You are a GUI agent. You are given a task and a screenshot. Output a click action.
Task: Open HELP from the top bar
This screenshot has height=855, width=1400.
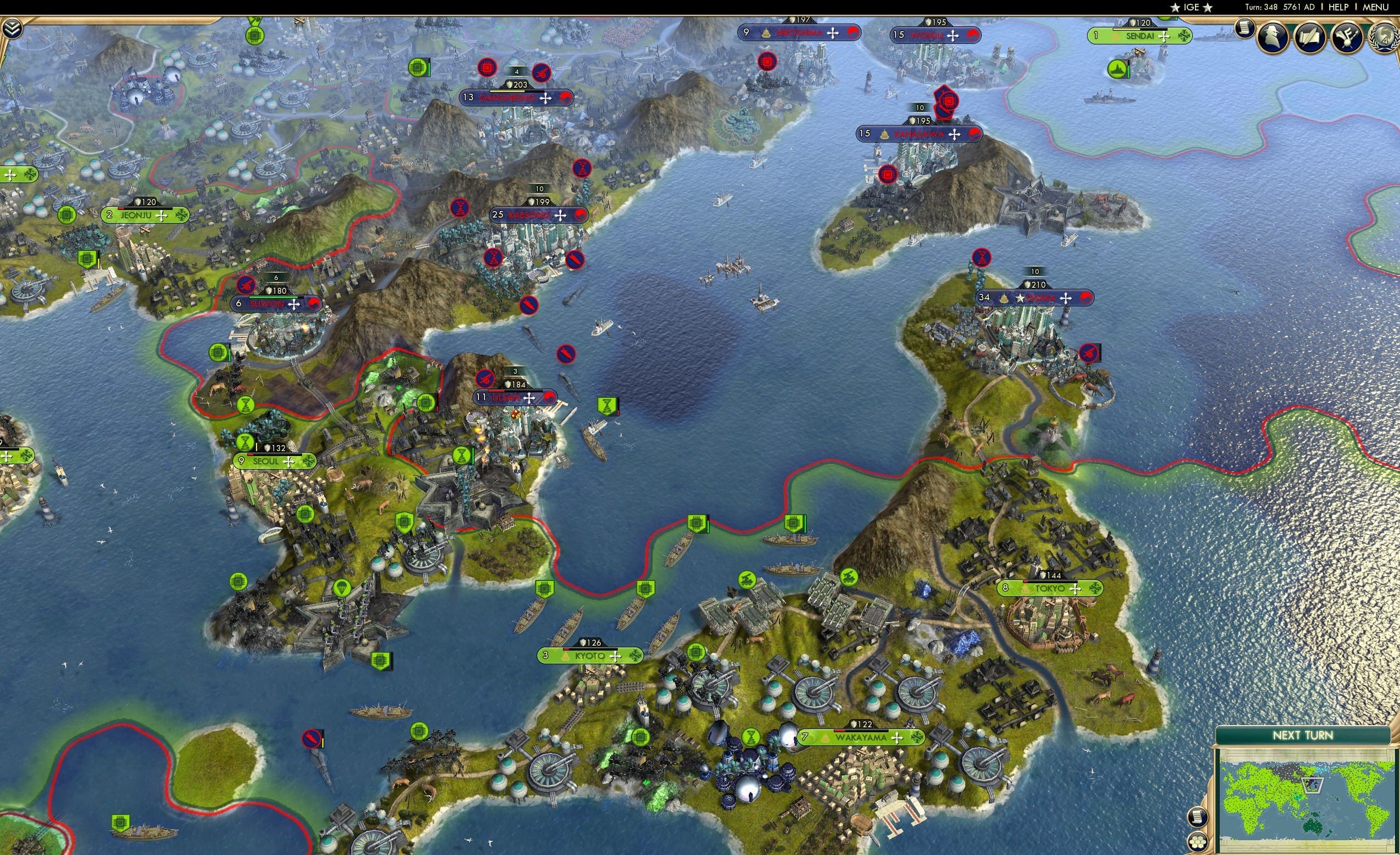(x=1338, y=7)
